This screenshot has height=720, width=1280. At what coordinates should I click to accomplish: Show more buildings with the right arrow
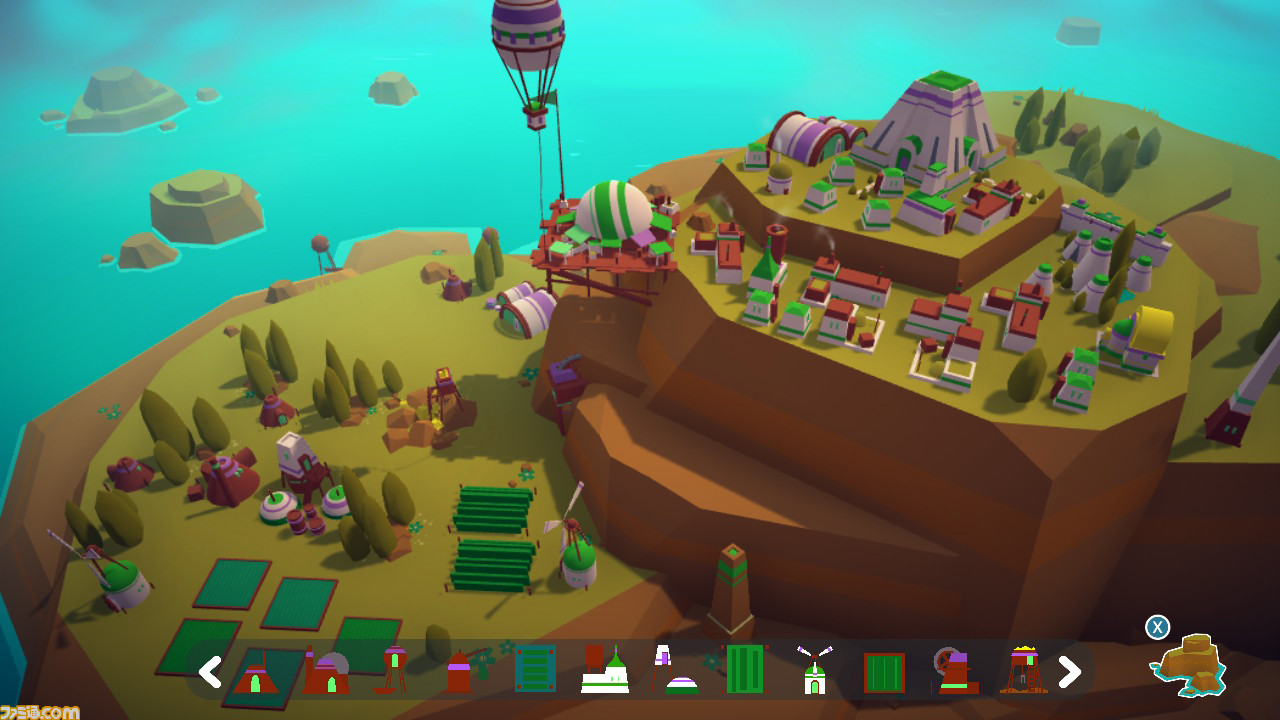[x=1069, y=672]
